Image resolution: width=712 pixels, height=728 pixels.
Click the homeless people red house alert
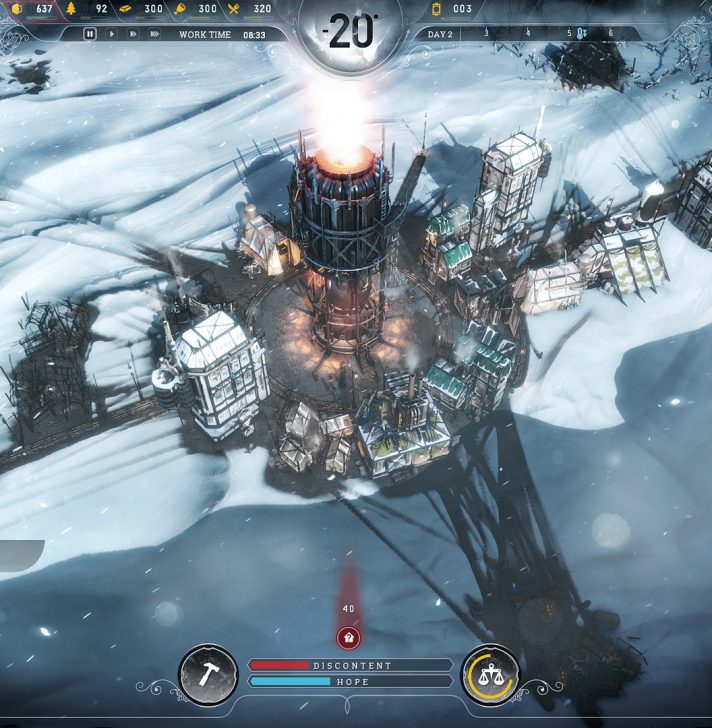348,636
